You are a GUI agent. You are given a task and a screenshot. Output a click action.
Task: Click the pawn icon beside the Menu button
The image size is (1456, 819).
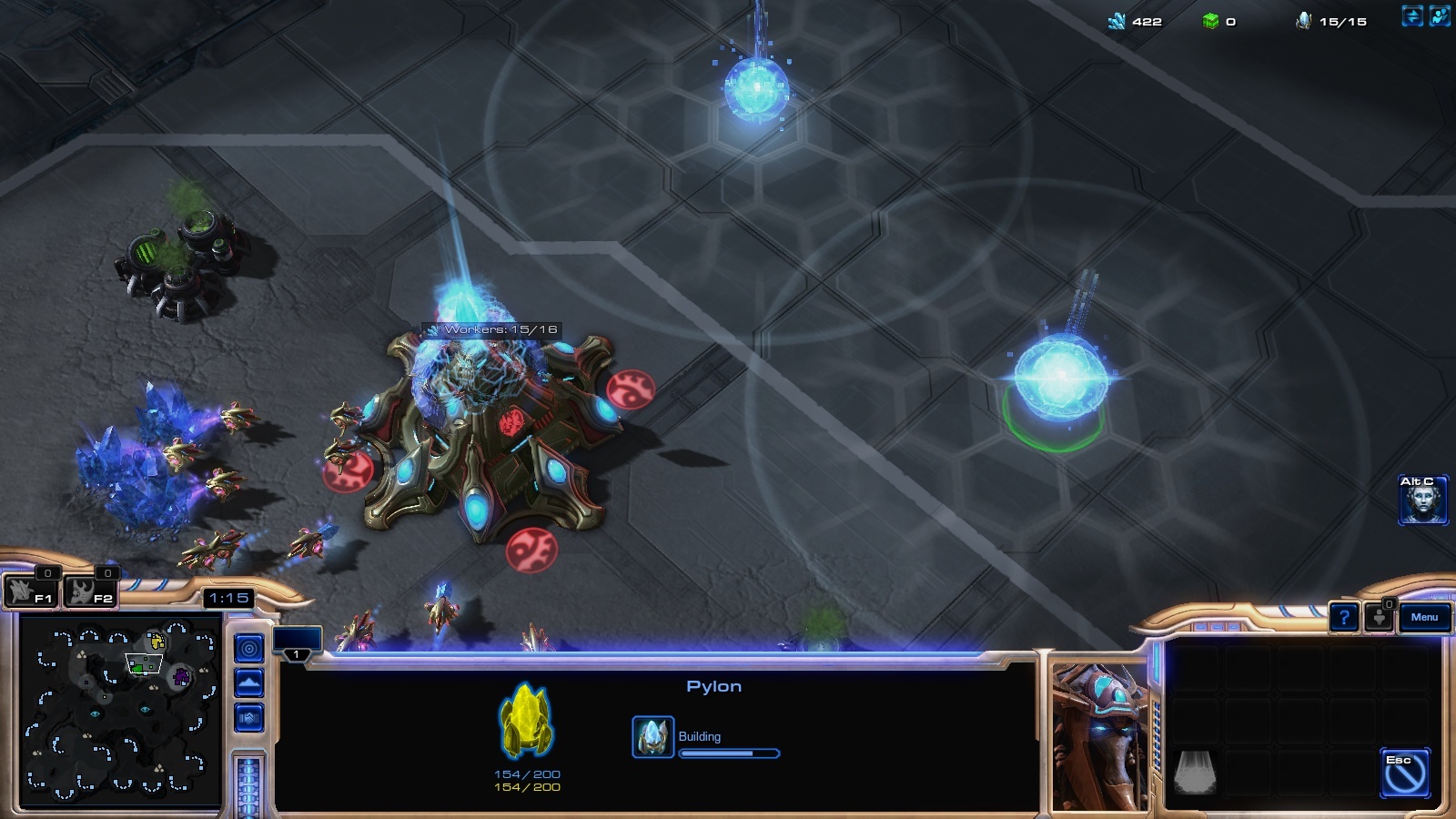pos(1380,617)
